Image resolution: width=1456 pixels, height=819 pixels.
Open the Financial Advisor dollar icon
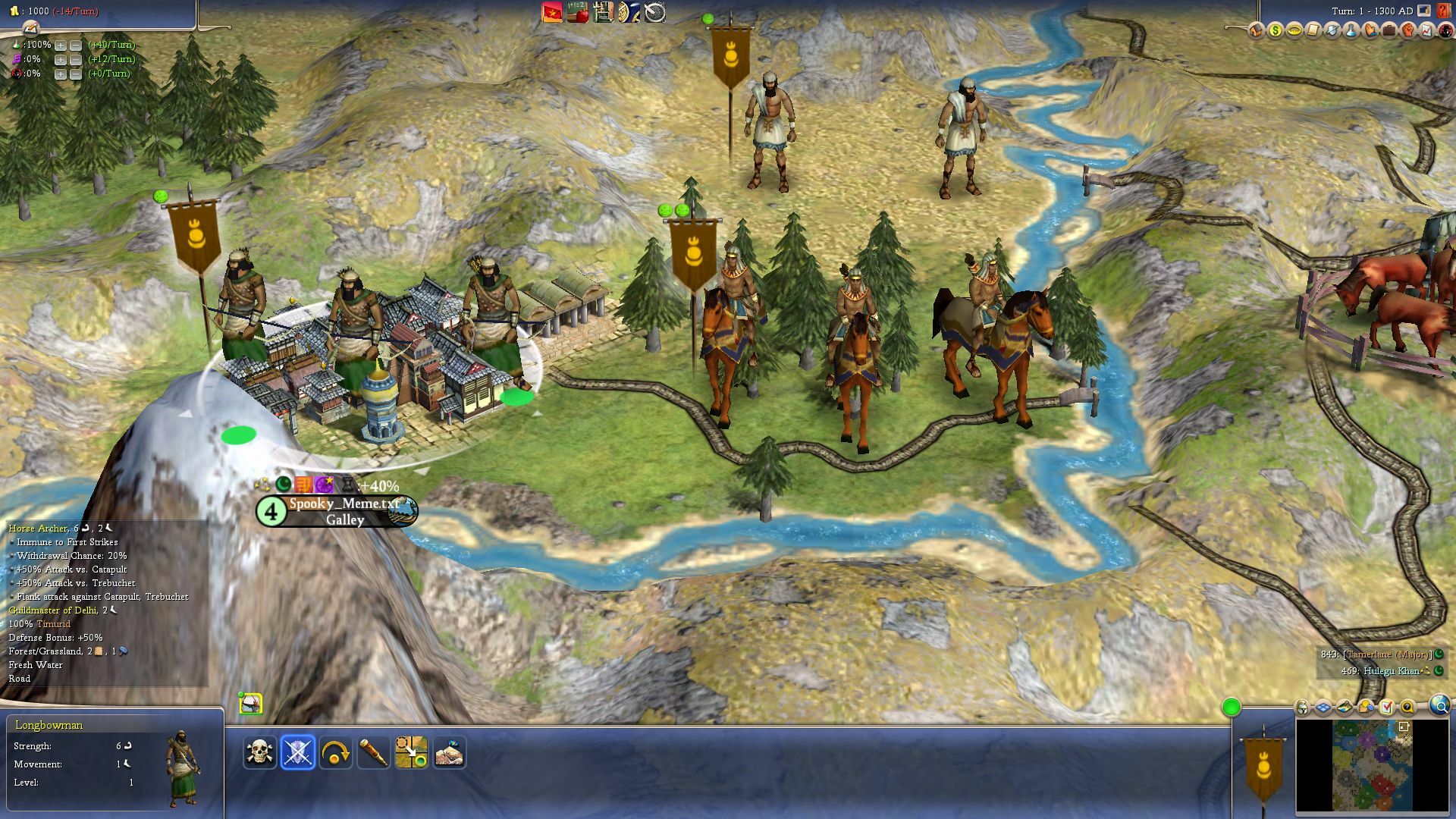1275,30
